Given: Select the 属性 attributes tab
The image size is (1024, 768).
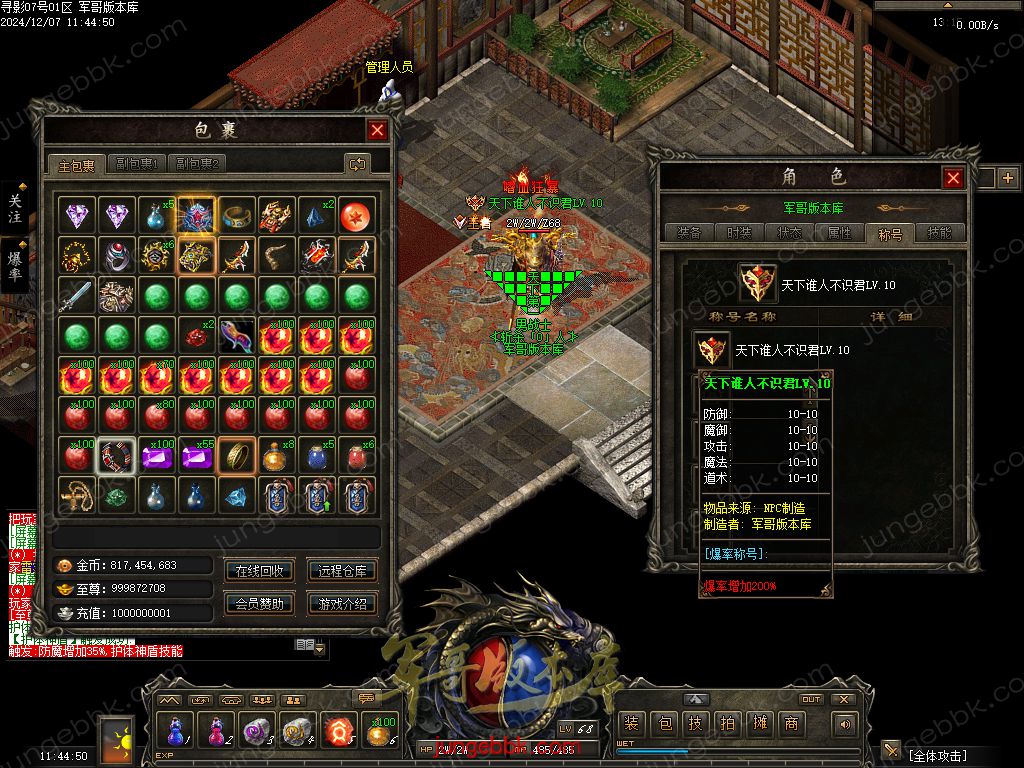Looking at the screenshot, I should (x=839, y=233).
